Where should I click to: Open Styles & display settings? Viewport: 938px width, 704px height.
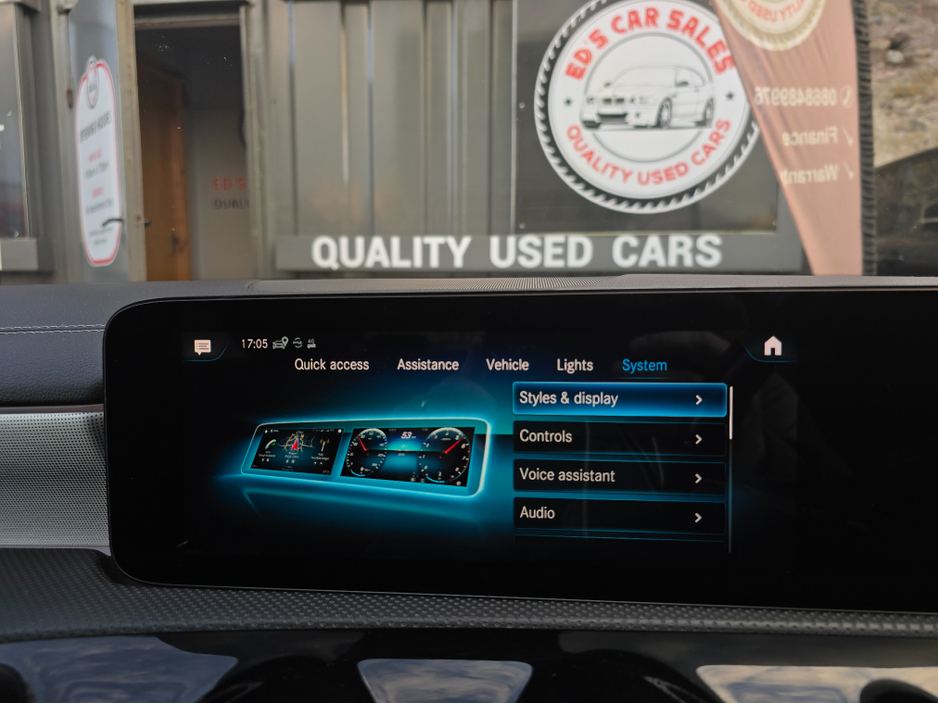click(x=619, y=399)
